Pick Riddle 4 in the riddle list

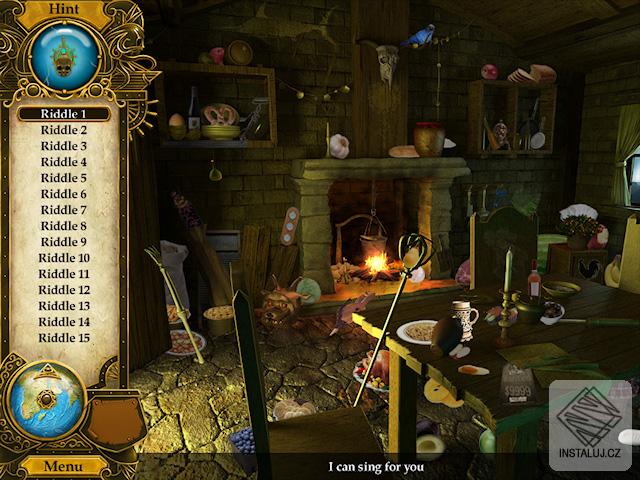click(x=63, y=162)
